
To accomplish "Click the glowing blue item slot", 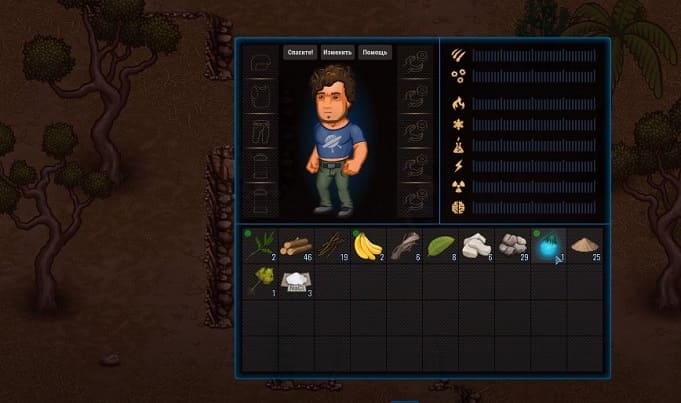I will (549, 246).
